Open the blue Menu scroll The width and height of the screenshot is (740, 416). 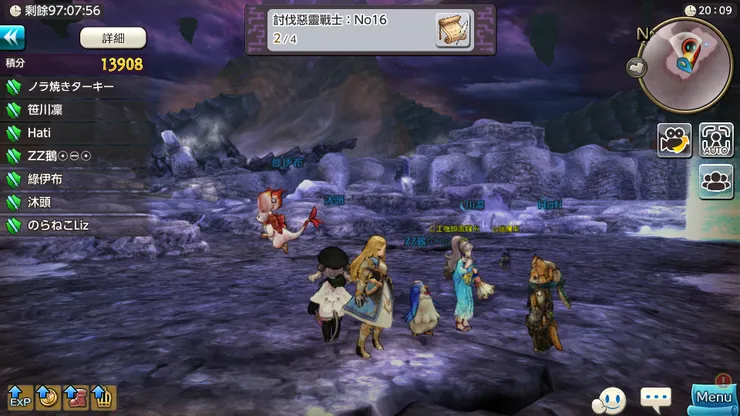[714, 398]
